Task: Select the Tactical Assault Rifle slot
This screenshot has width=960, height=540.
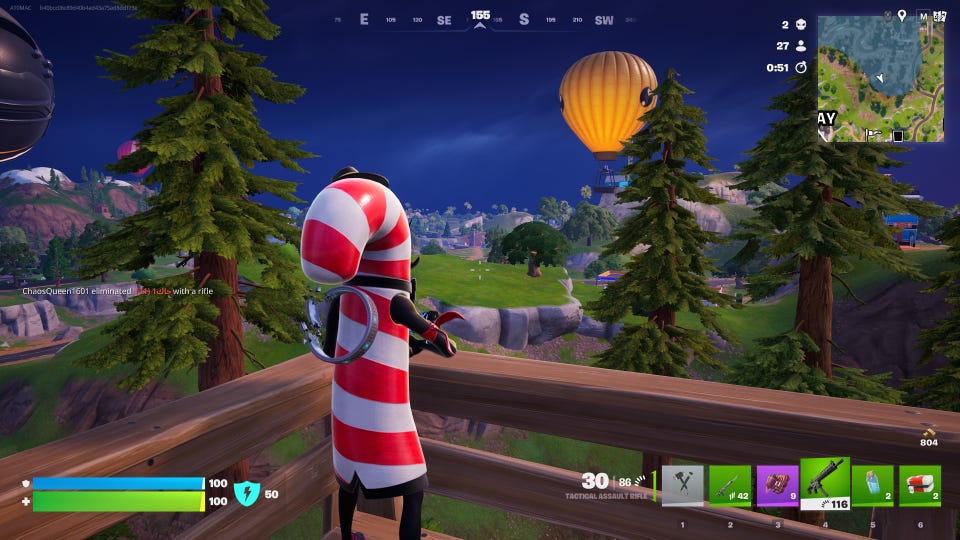Action: coord(825,484)
